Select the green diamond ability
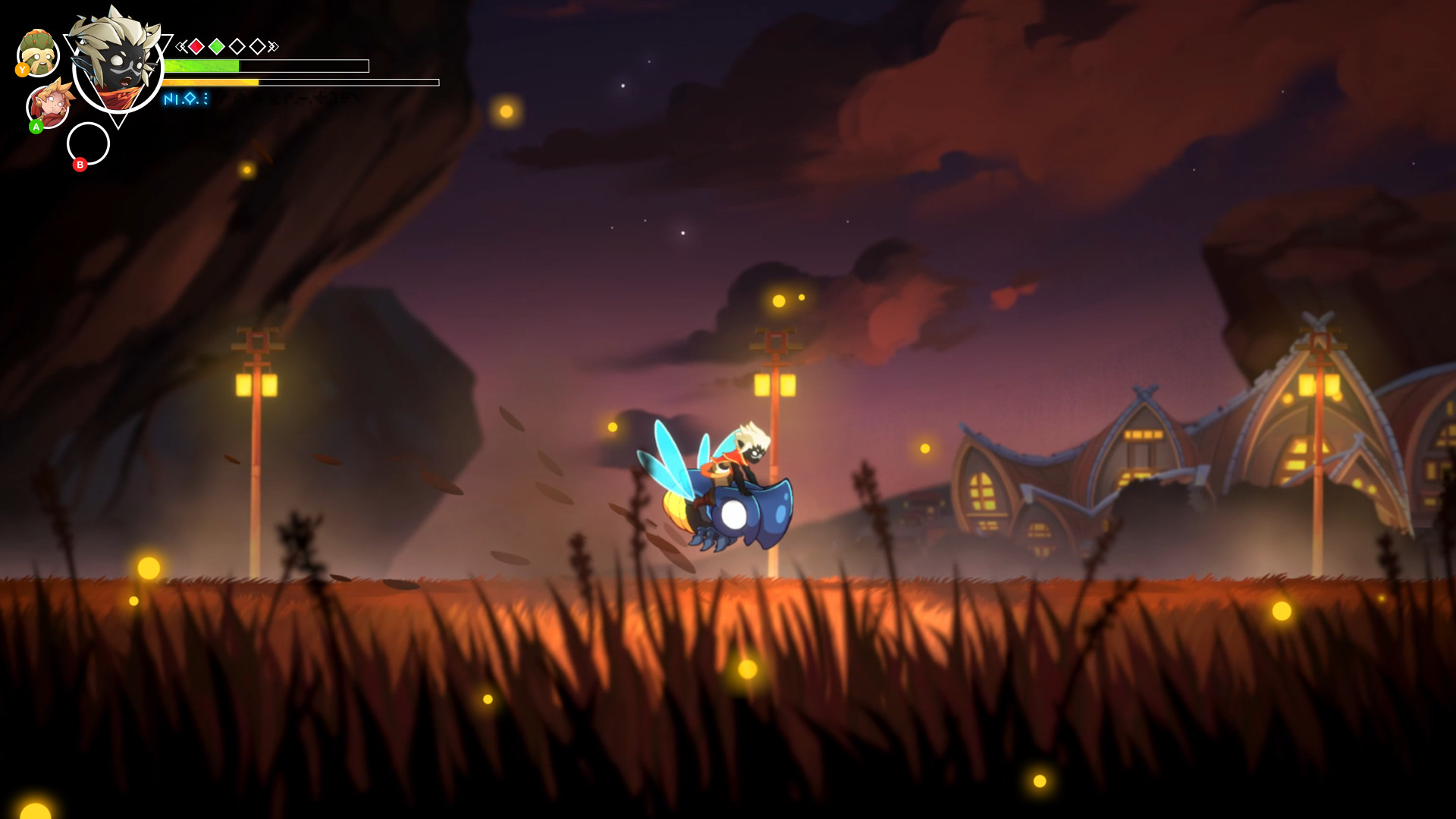The image size is (1456, 819). 215,46
